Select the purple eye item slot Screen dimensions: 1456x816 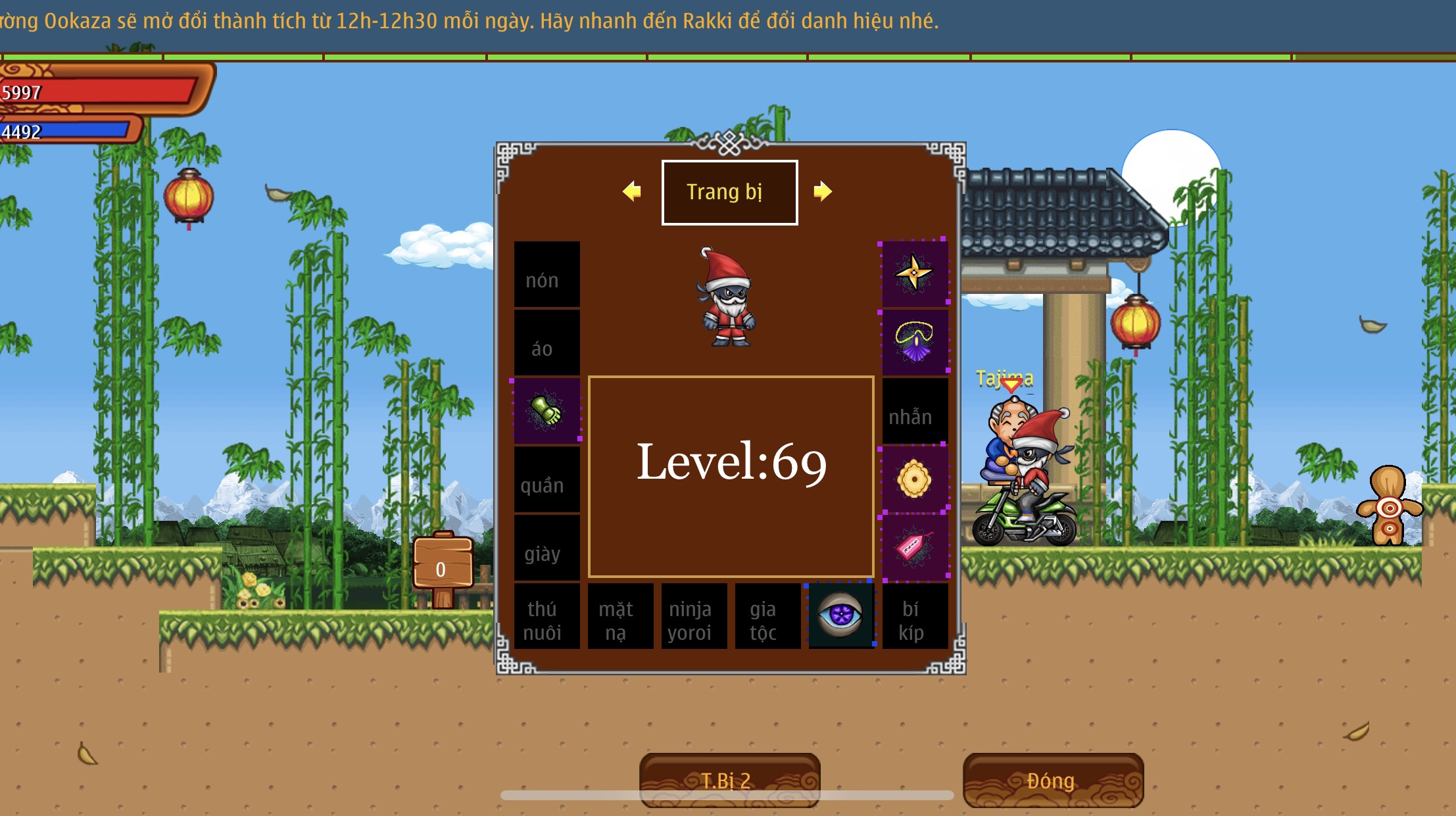tap(840, 615)
